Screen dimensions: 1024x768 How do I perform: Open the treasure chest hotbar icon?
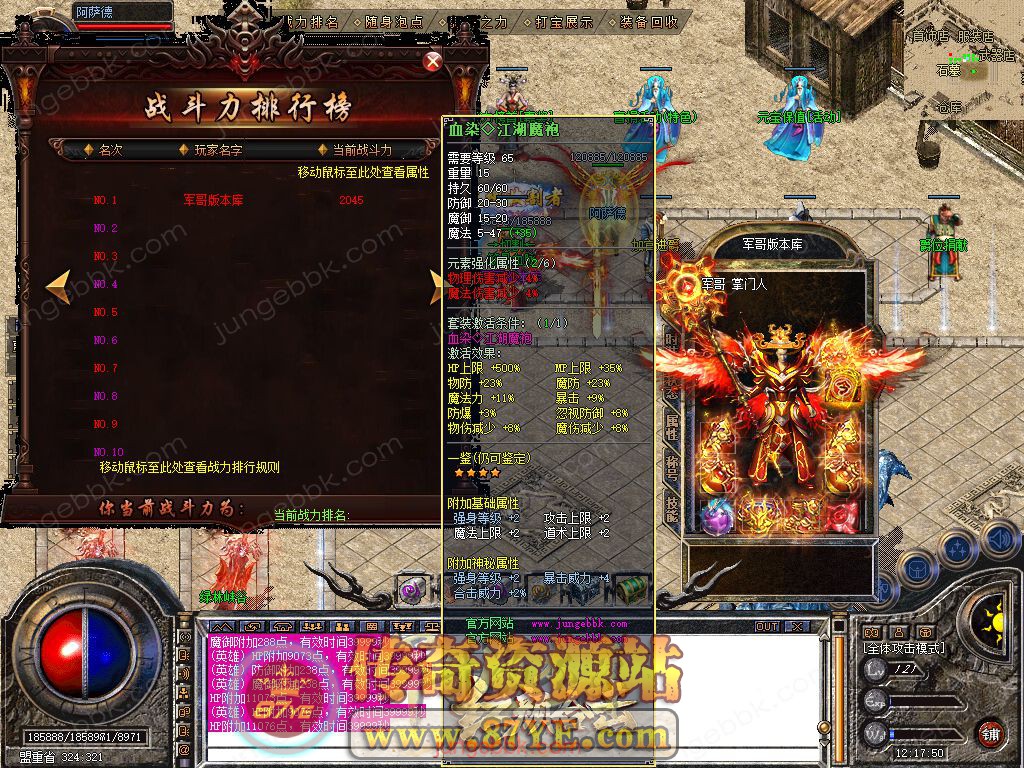(630, 589)
